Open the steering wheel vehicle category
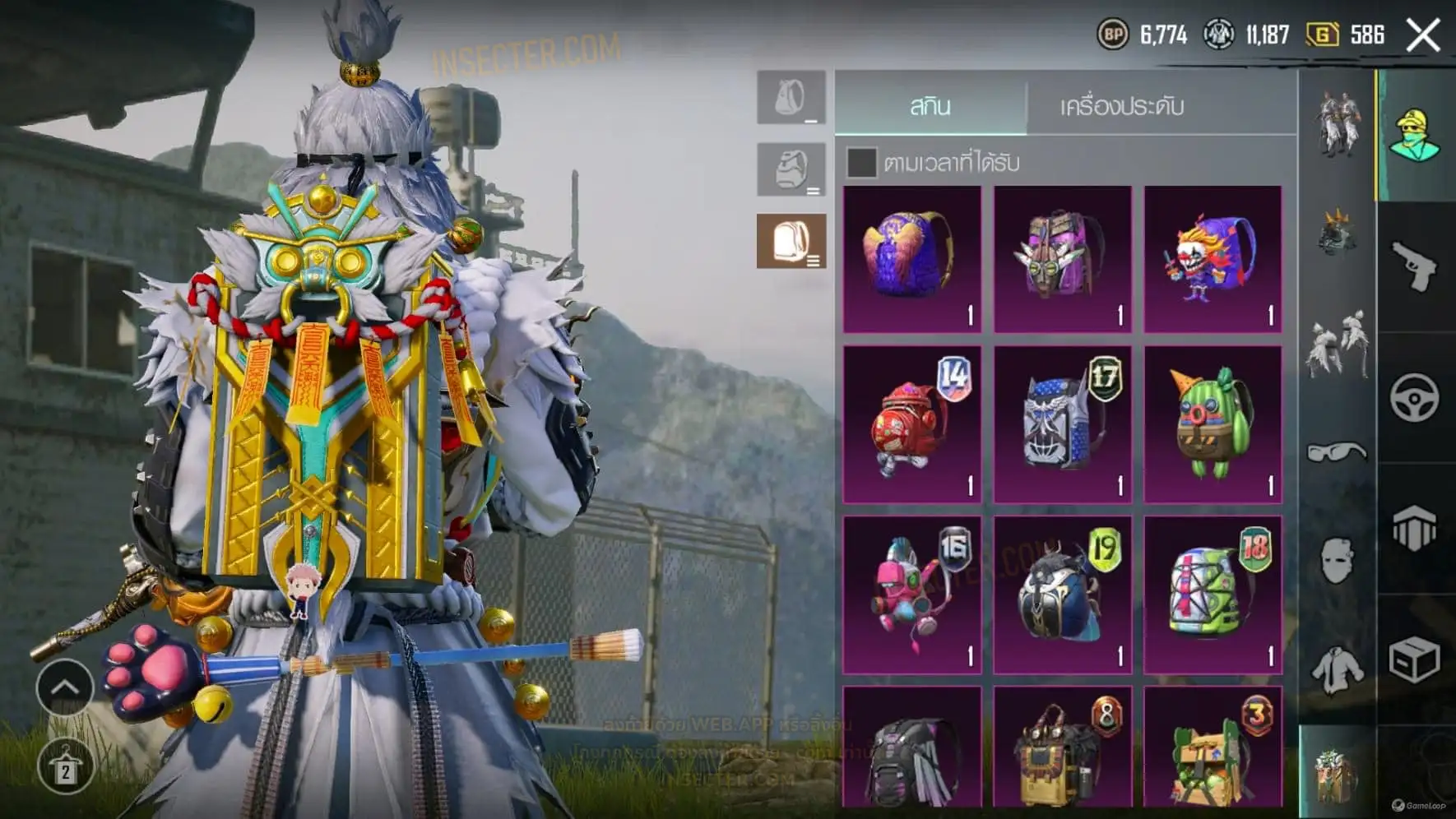The width and height of the screenshot is (1456, 819). 1415,398
